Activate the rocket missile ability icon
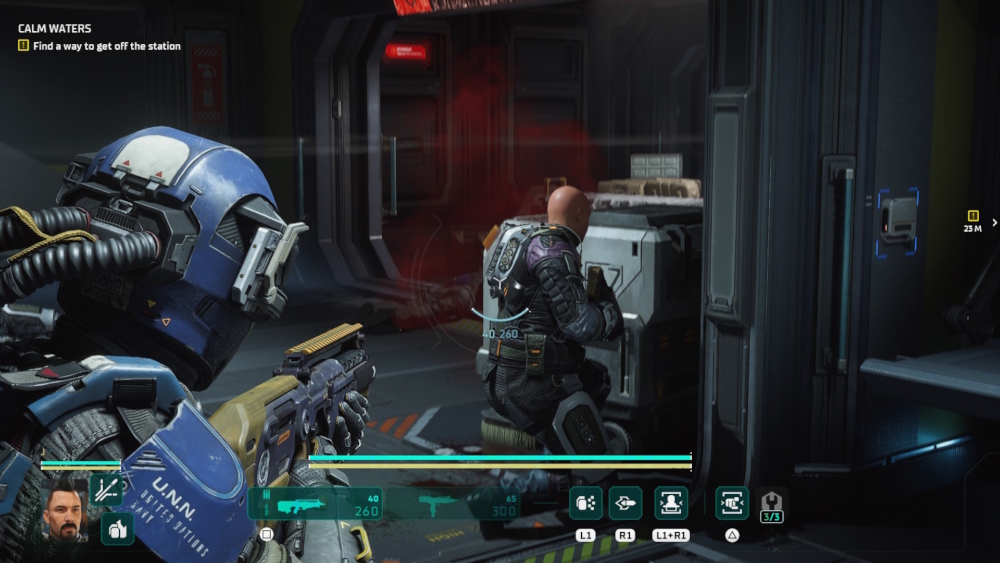 point(626,503)
